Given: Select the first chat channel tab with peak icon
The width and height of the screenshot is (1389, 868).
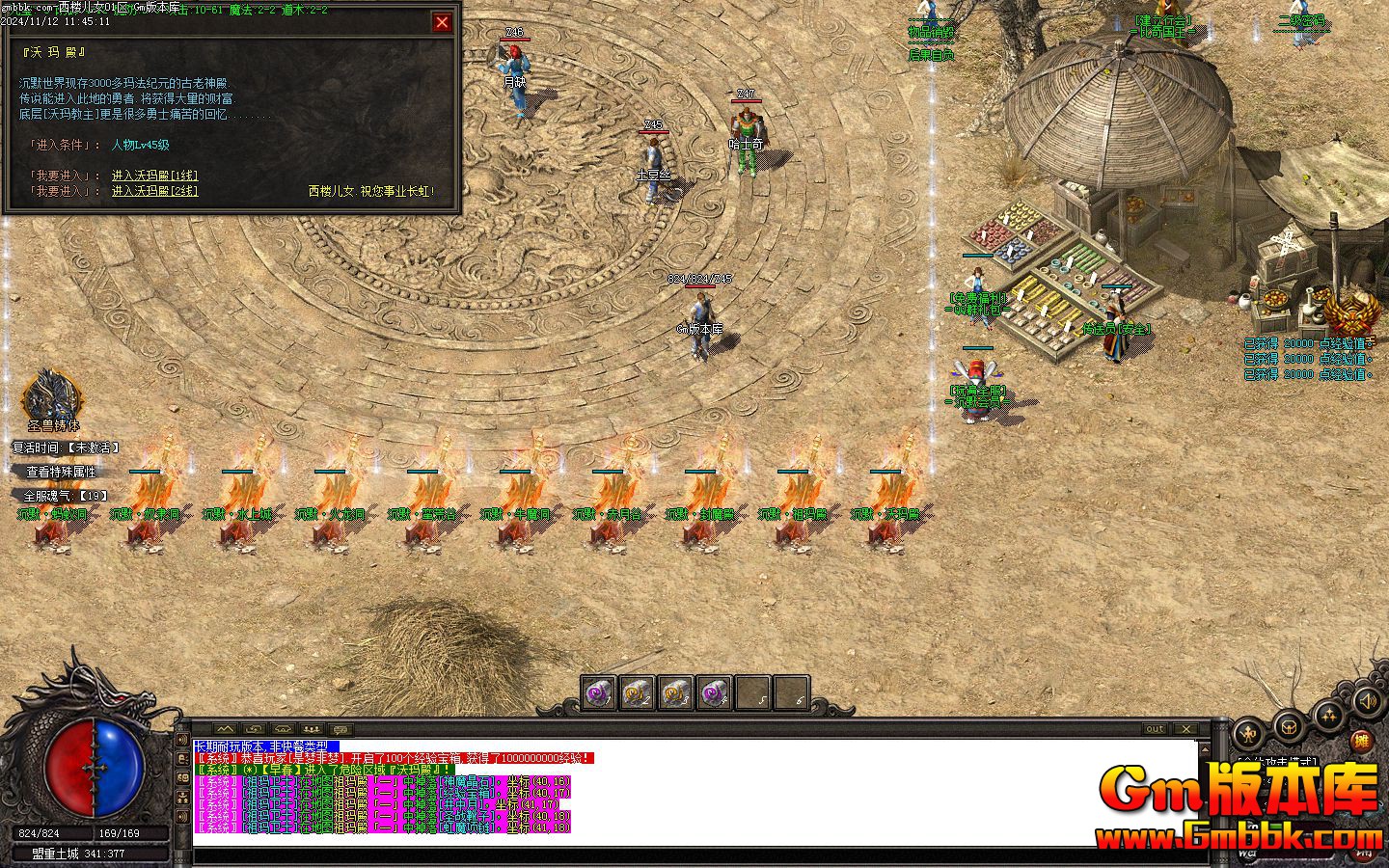Looking at the screenshot, I should tap(225, 729).
